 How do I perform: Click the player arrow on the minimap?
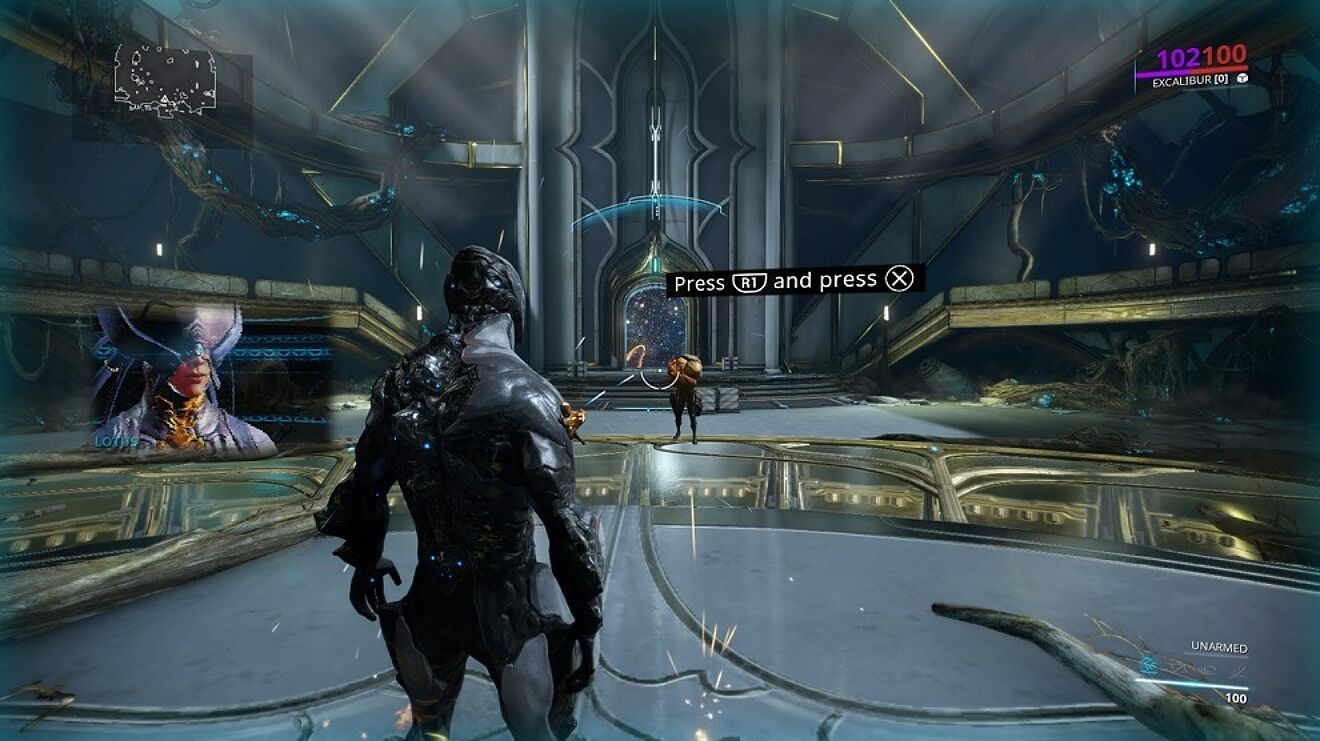coord(163,98)
